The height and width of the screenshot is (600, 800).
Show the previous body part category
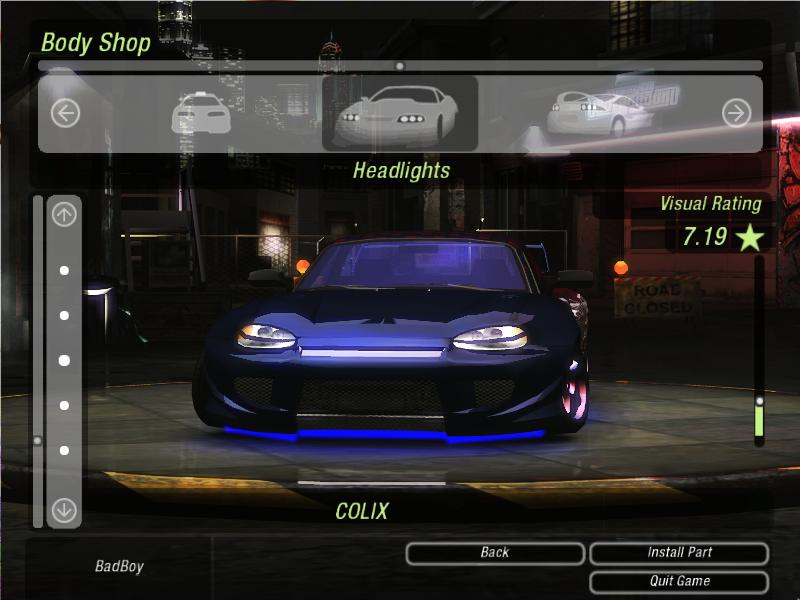[65, 113]
